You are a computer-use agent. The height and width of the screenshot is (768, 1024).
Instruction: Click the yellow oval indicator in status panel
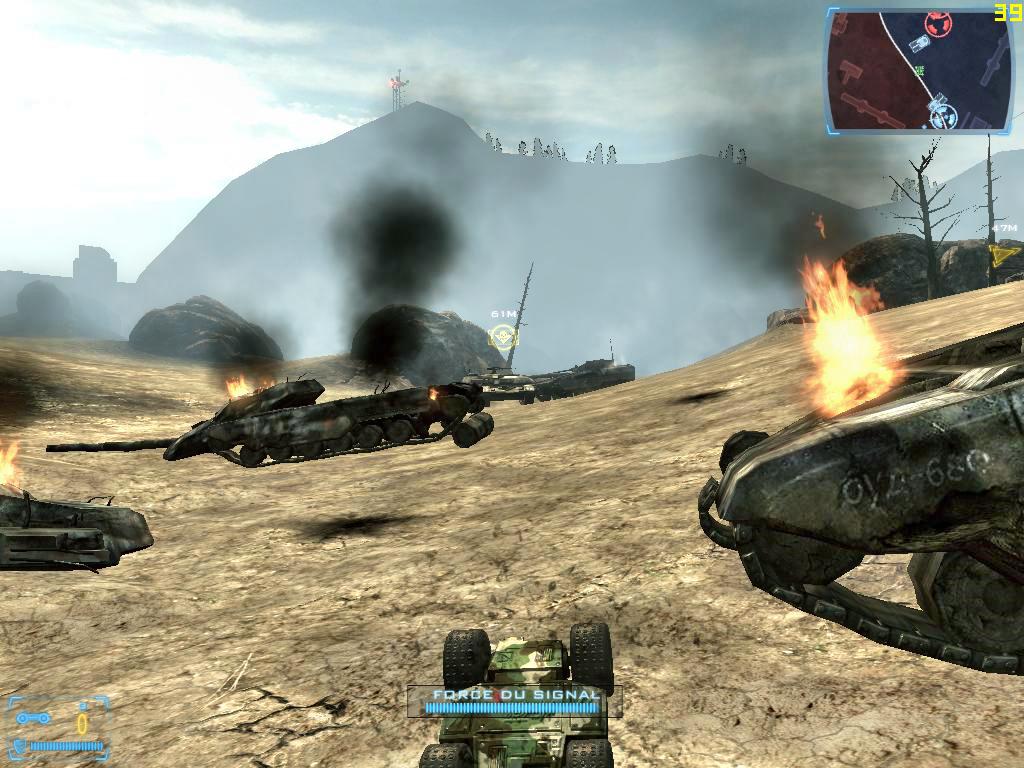(83, 722)
